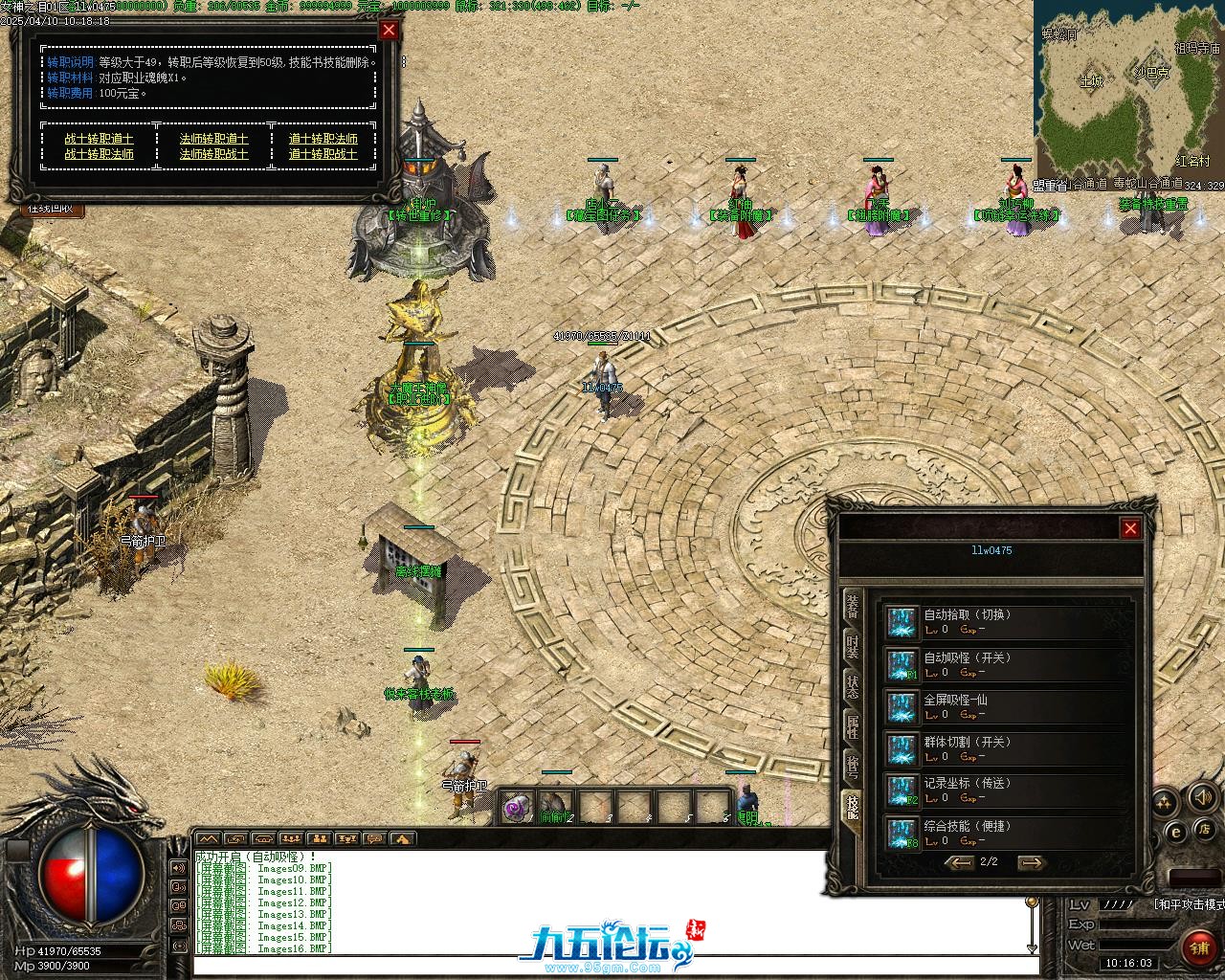Close the job change dialog
Screen dimensions: 1225x980
click(389, 30)
